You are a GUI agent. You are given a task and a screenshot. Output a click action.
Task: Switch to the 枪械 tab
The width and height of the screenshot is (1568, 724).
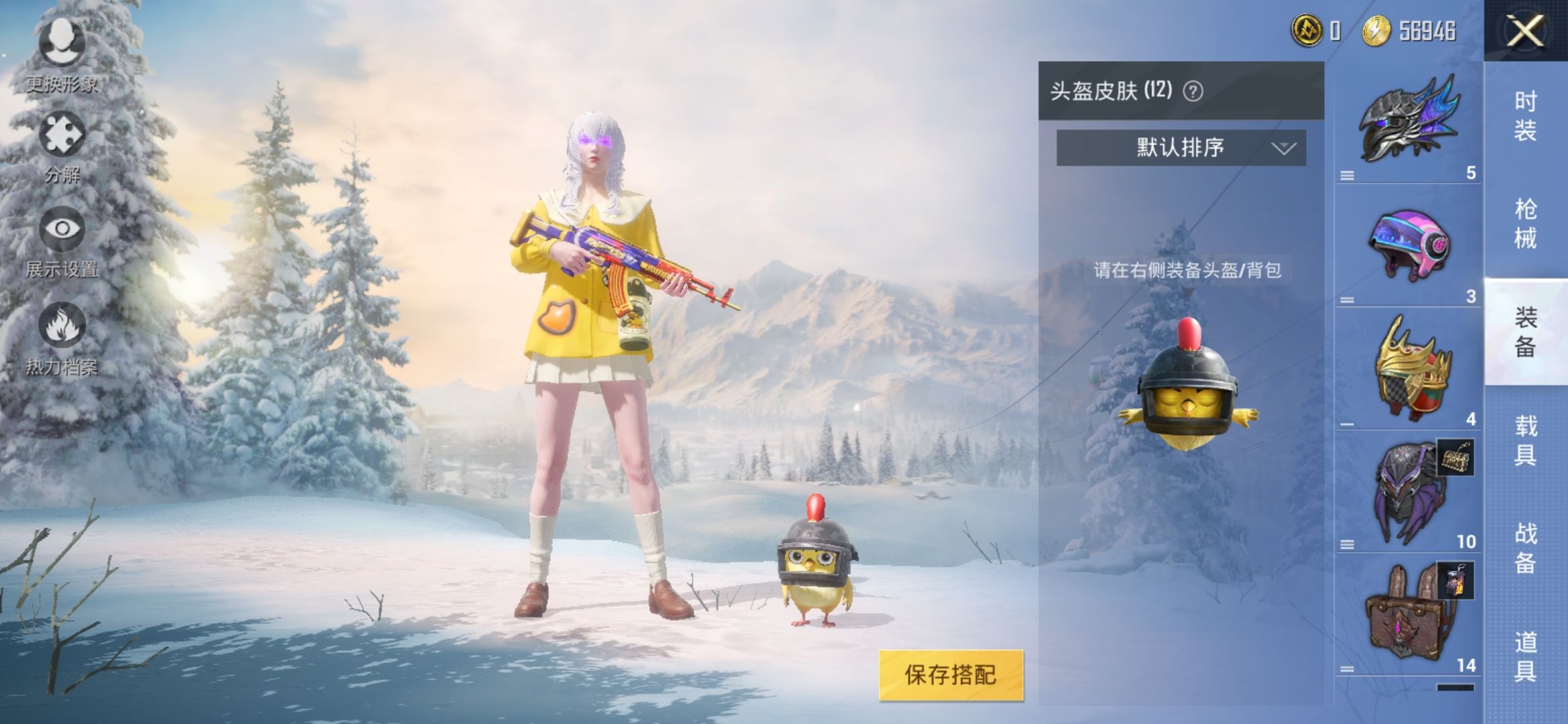coord(1525,223)
